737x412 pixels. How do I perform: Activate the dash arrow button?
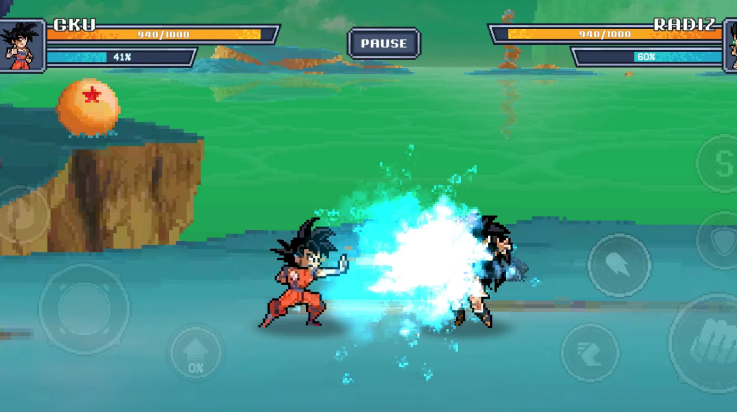coord(589,352)
